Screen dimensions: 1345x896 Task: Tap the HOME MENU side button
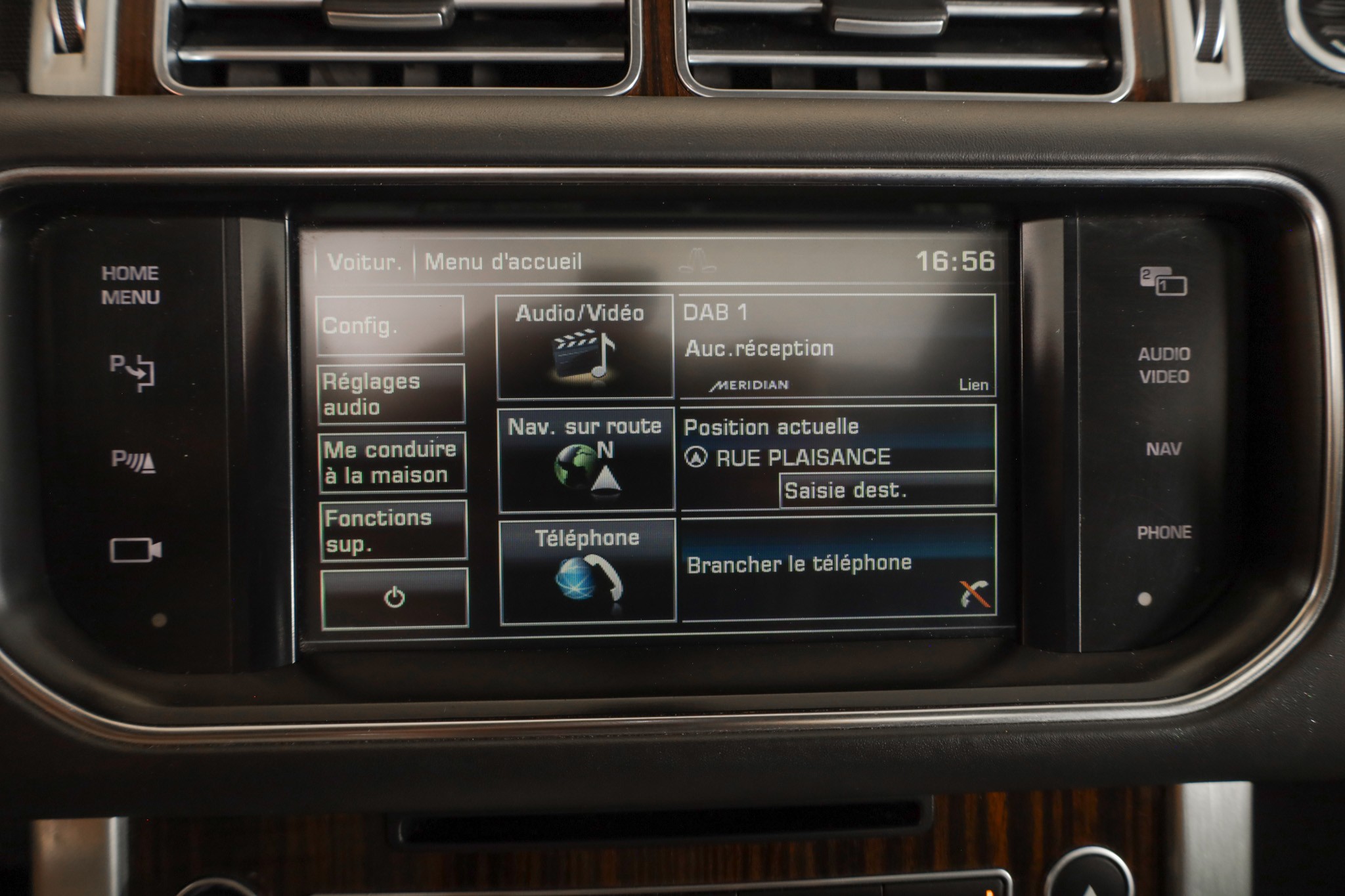pyautogui.click(x=131, y=286)
